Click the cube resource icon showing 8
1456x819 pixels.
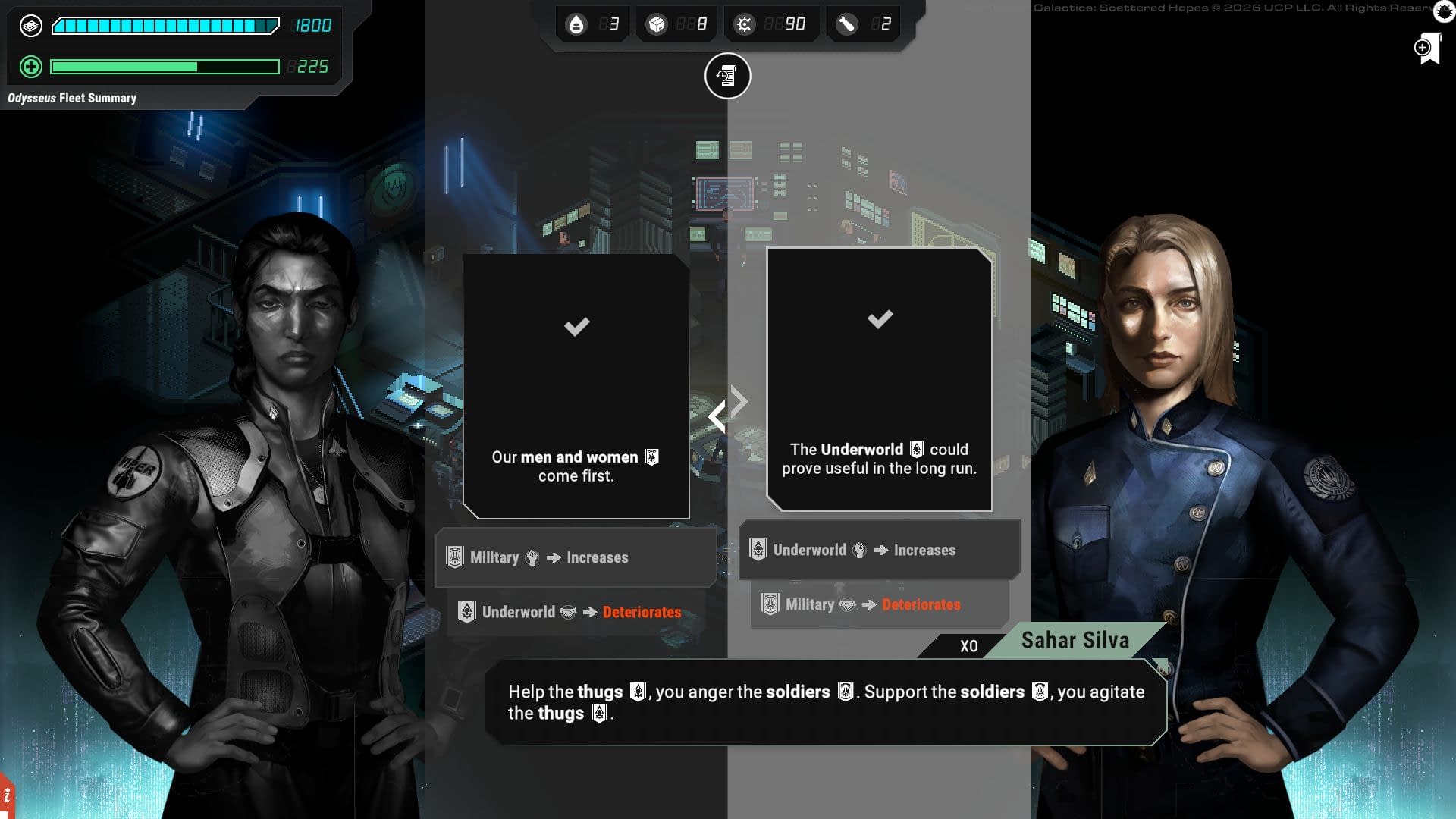click(x=656, y=25)
